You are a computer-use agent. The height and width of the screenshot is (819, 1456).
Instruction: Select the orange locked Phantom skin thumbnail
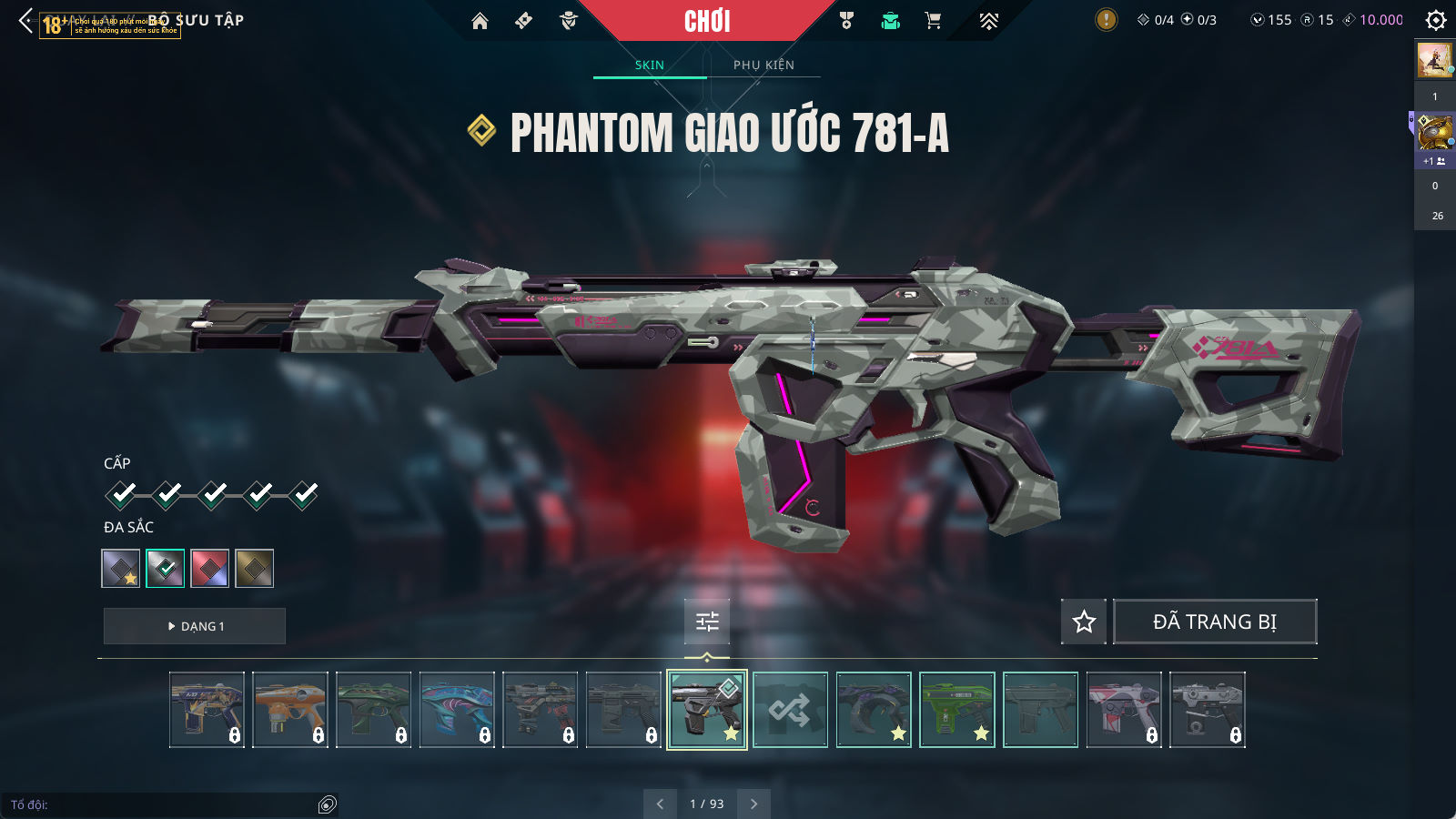pos(290,710)
